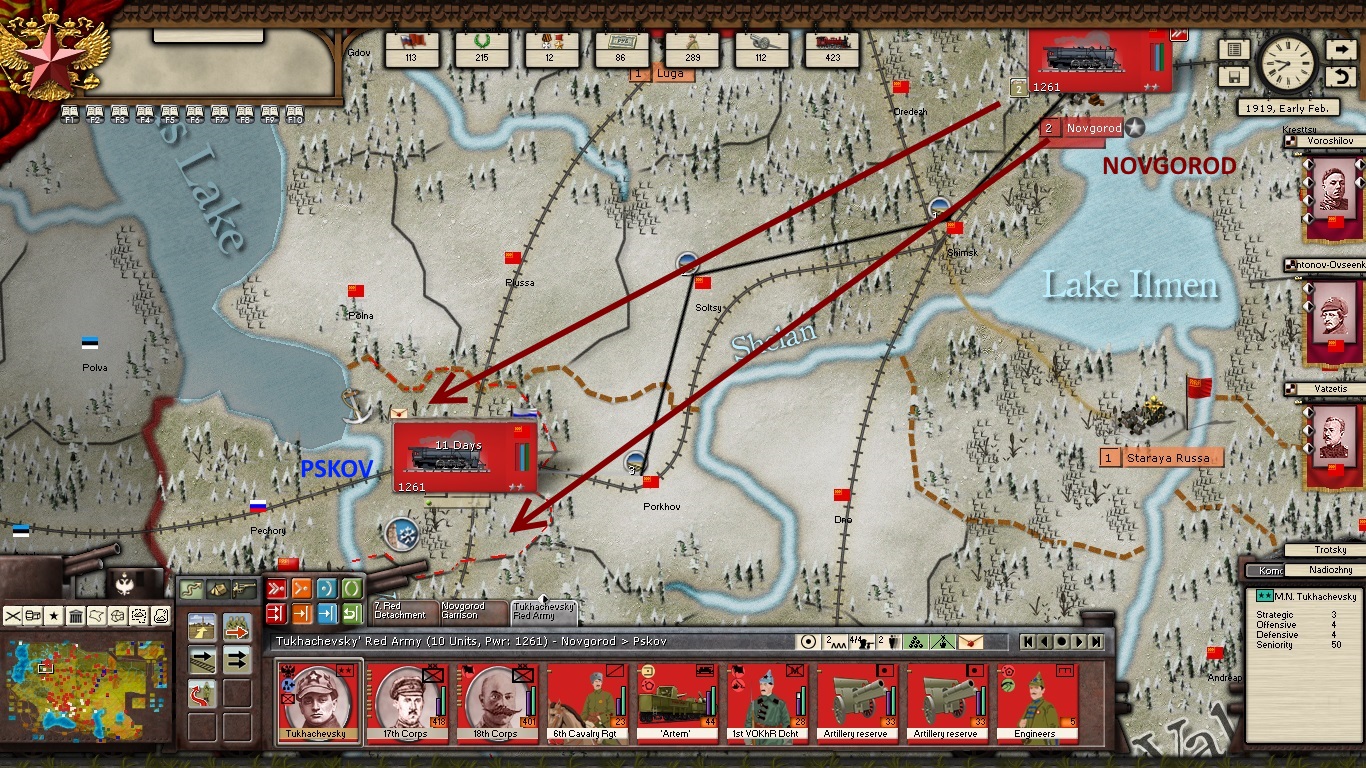End the turn with the arrow button
Viewport: 1366px width, 768px height.
click(x=1341, y=49)
